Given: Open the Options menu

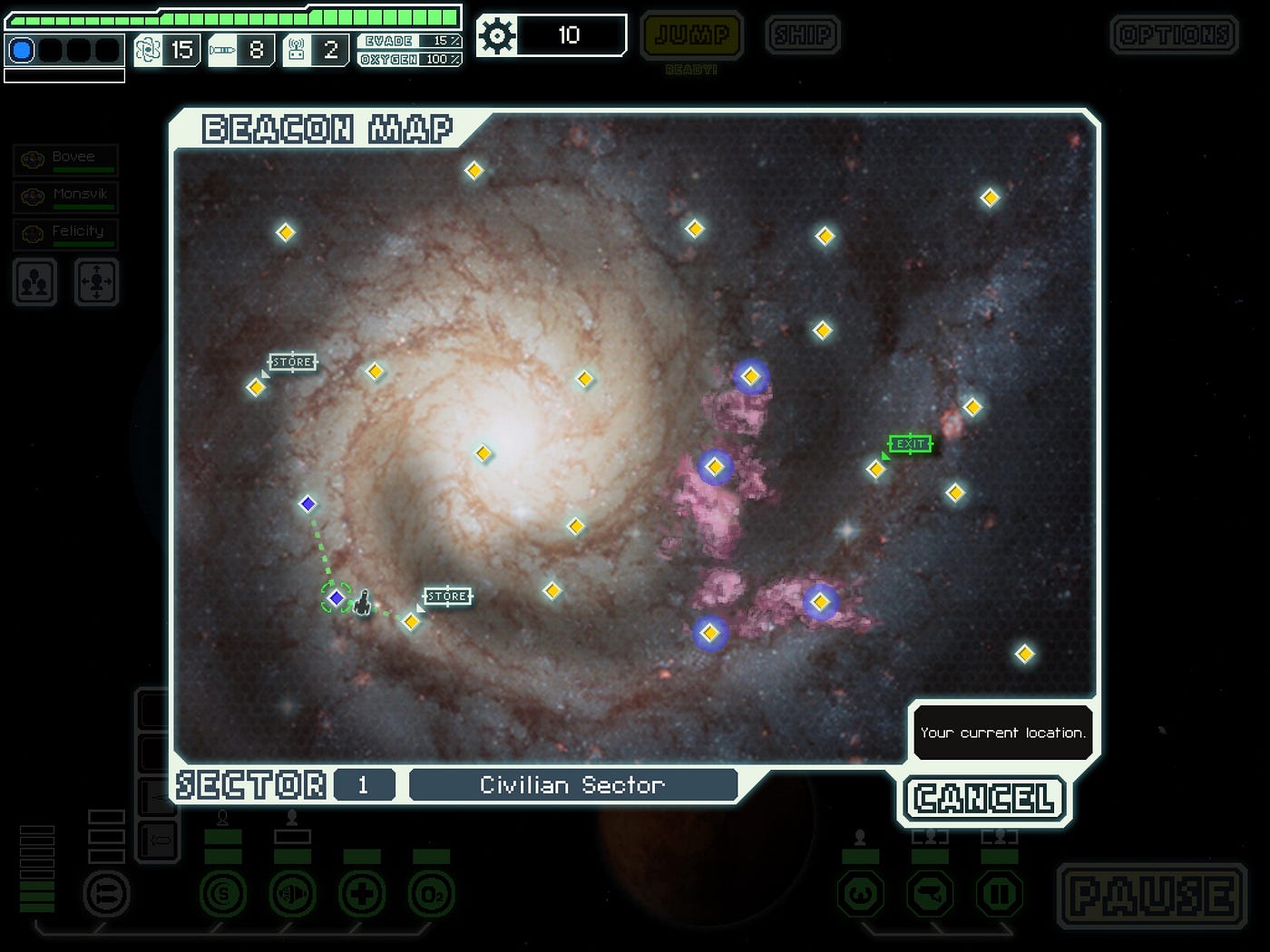Looking at the screenshot, I should pos(1174,35).
